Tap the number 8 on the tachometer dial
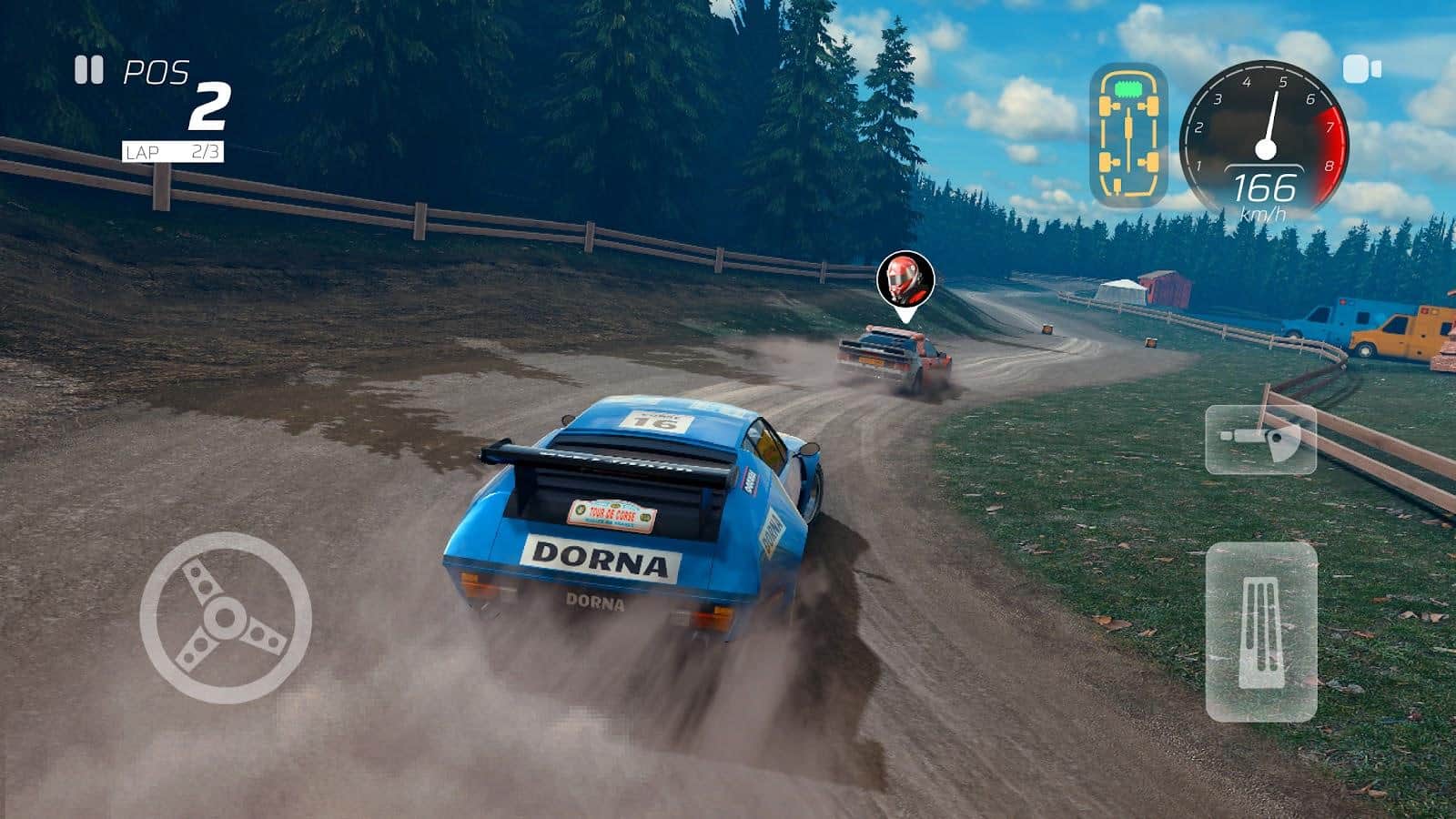Viewport: 1456px width, 819px height. 1330,167
